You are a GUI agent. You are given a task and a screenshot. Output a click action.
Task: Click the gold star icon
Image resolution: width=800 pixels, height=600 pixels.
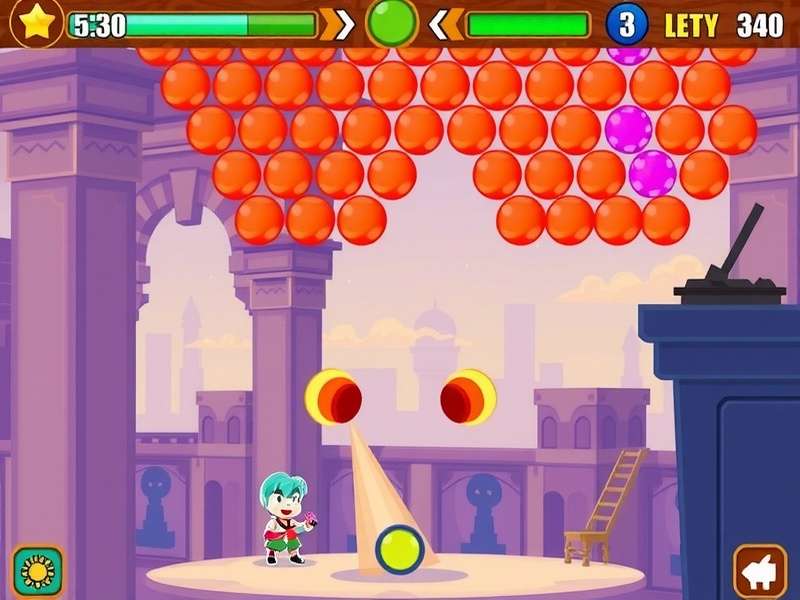37,23
